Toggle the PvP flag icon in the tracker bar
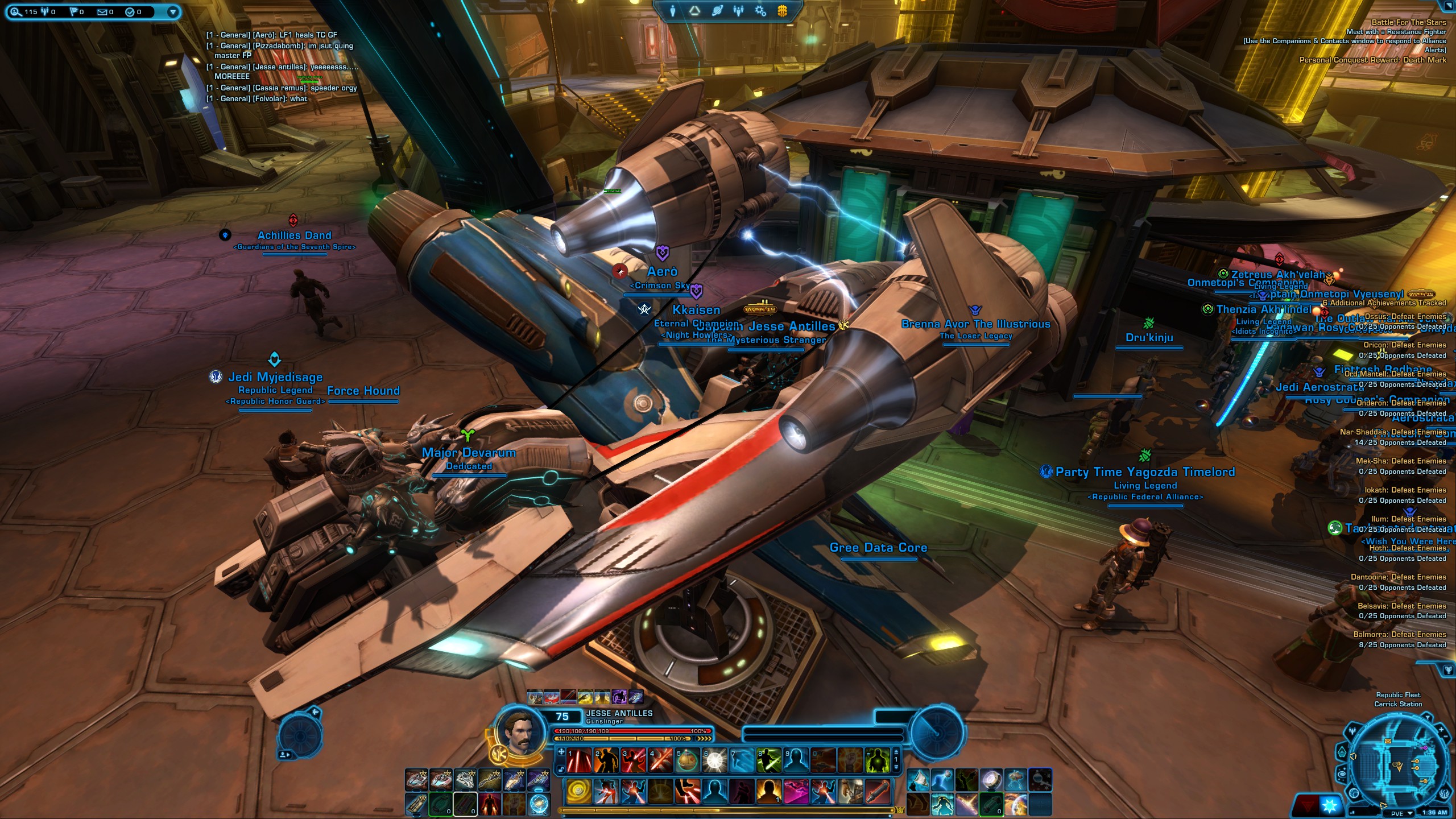This screenshot has height=819, width=1456. point(73,12)
